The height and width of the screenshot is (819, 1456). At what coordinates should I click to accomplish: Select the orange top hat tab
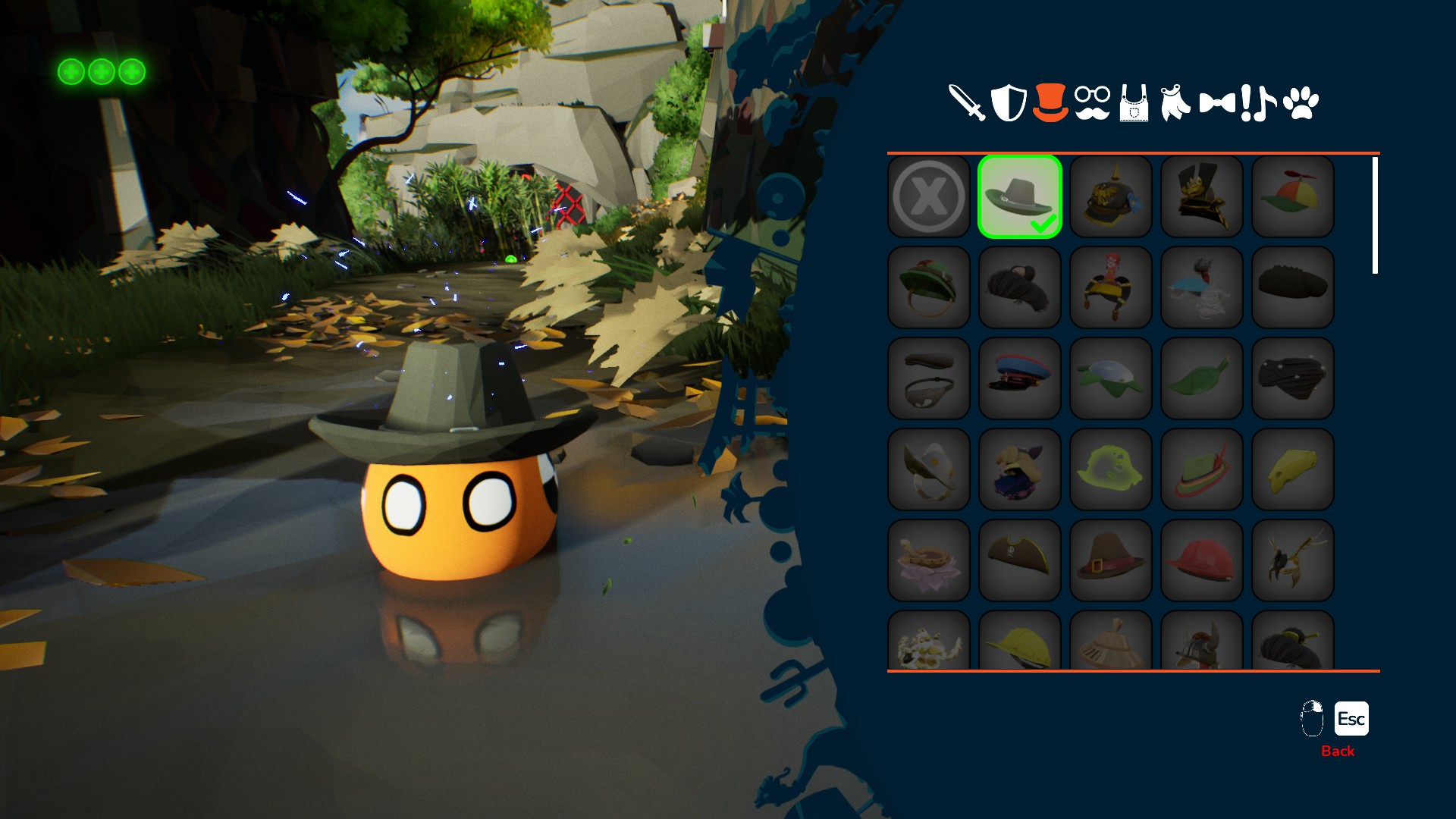point(1050,103)
